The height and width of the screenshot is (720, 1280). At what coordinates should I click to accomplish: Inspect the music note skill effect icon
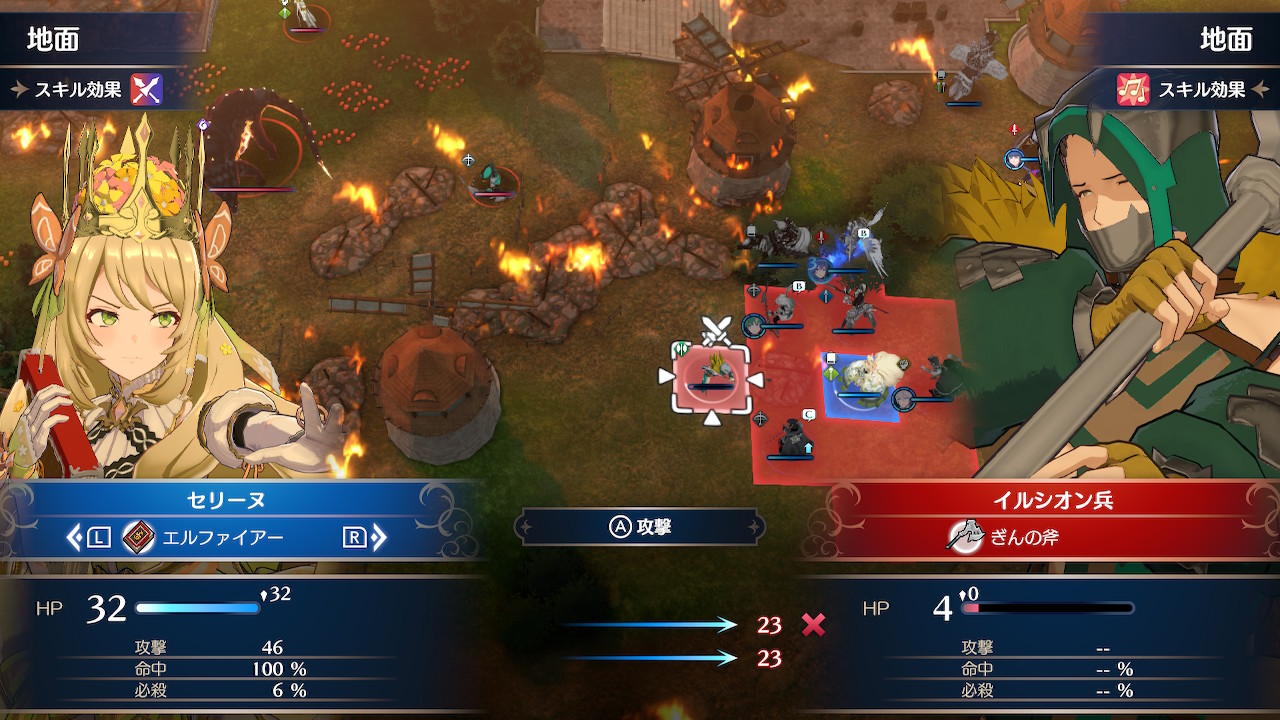tap(1133, 89)
